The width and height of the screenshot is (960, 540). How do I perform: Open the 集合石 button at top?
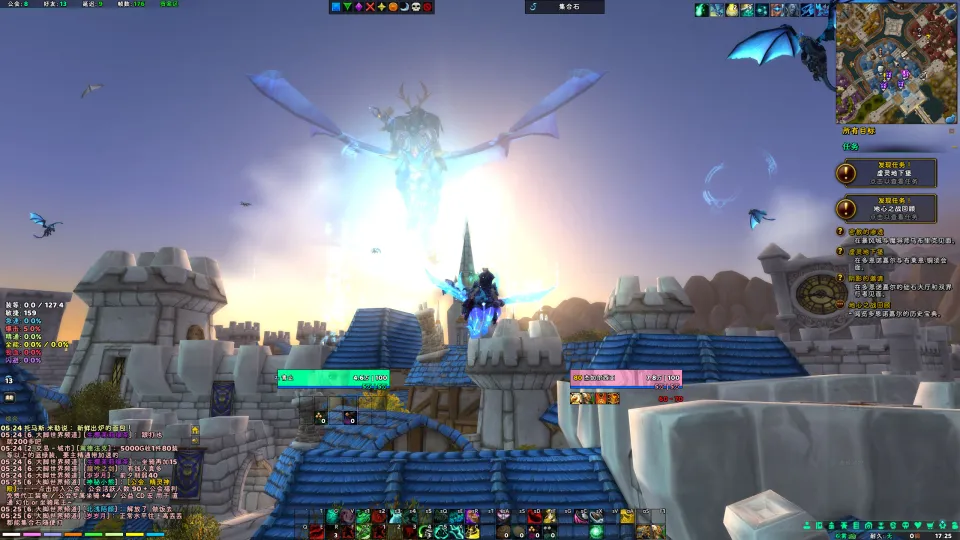(x=565, y=7)
